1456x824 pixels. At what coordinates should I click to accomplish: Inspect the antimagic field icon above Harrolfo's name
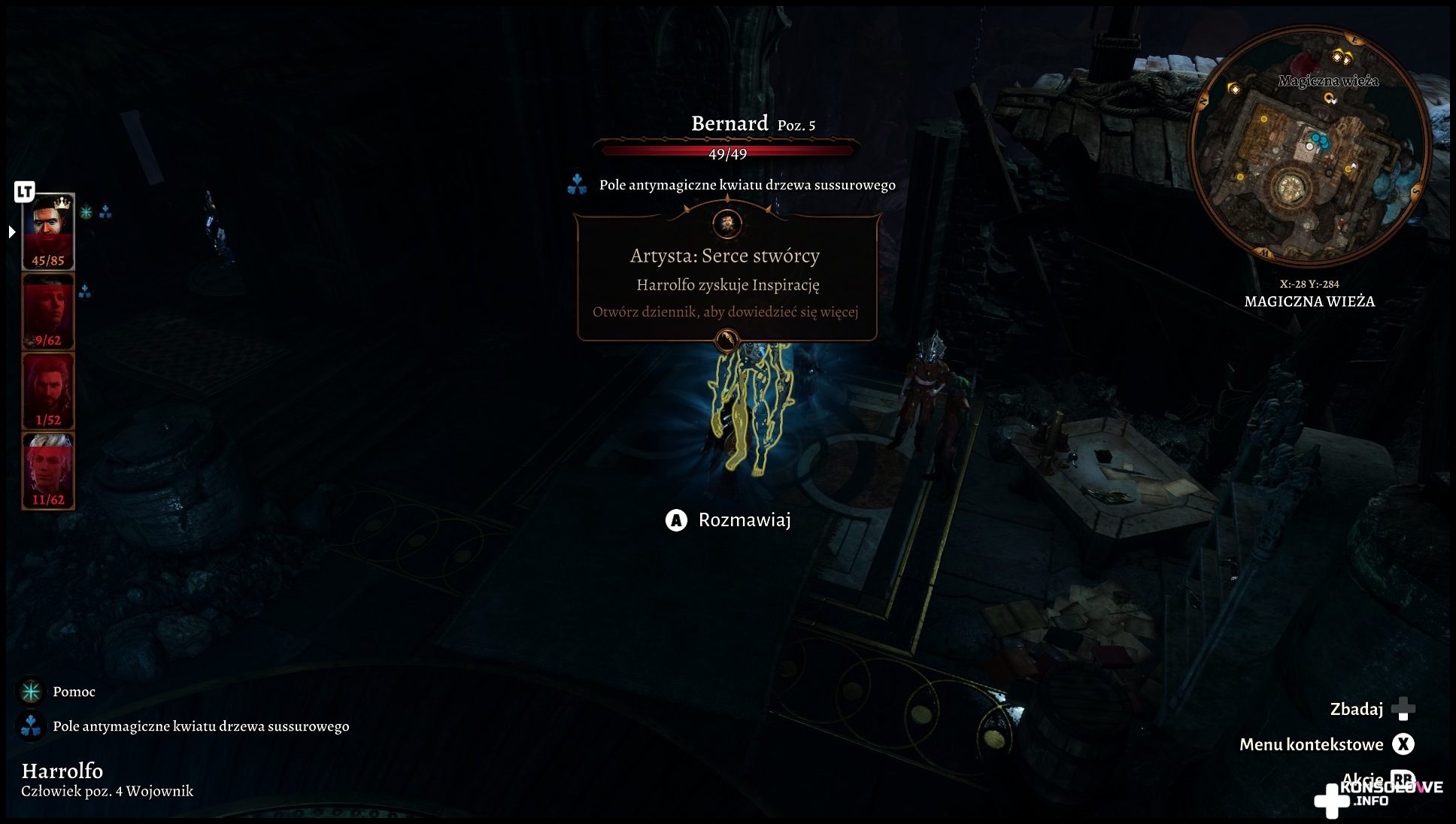[31, 726]
